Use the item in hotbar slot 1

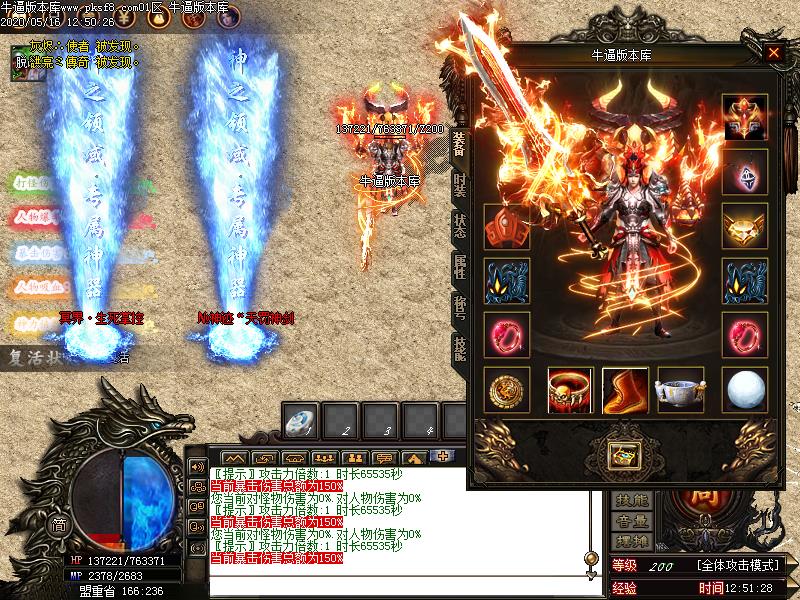[300, 422]
